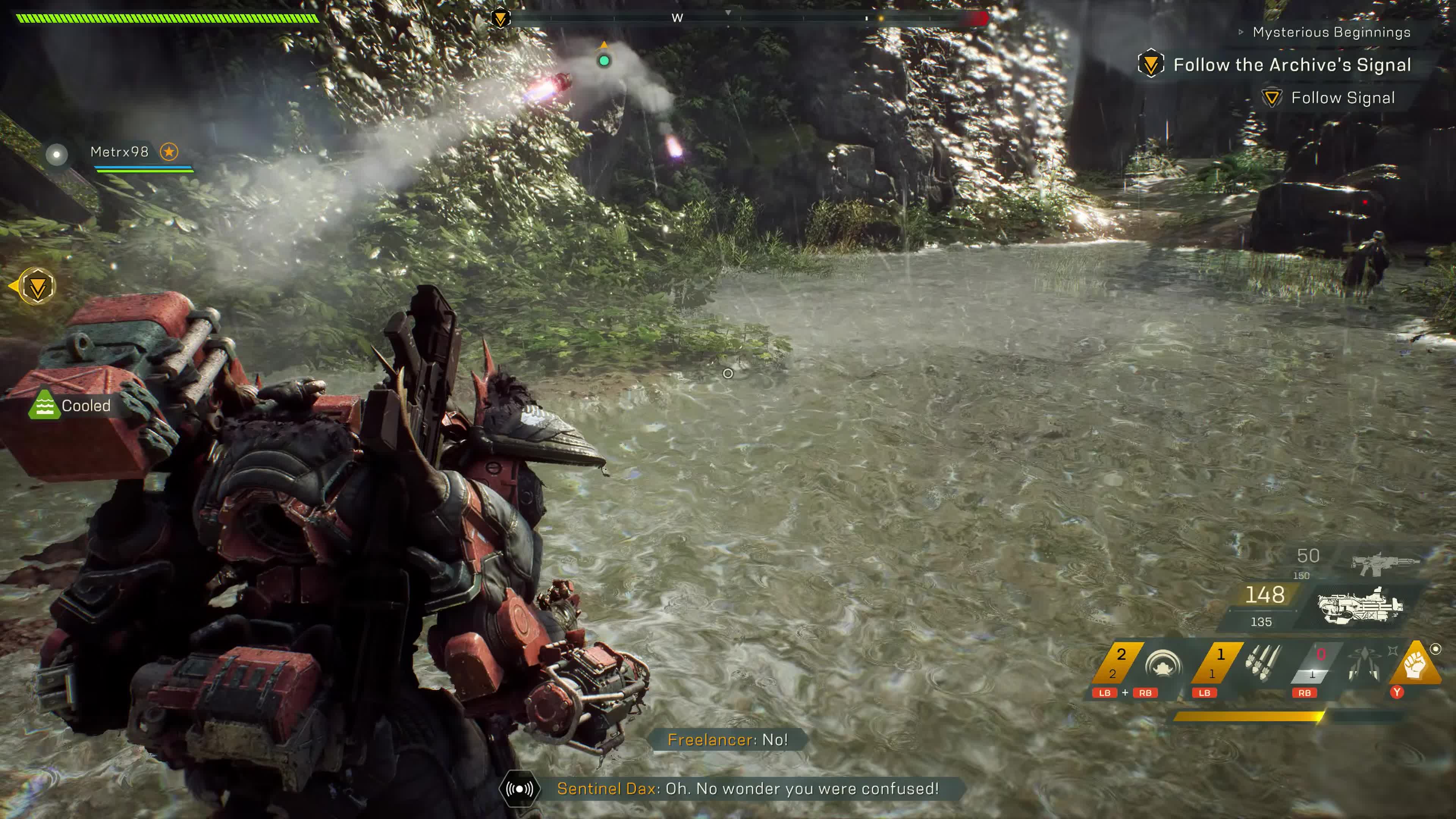Click the 148 ammo counter display
Screen dimensions: 1456x819
[1266, 595]
